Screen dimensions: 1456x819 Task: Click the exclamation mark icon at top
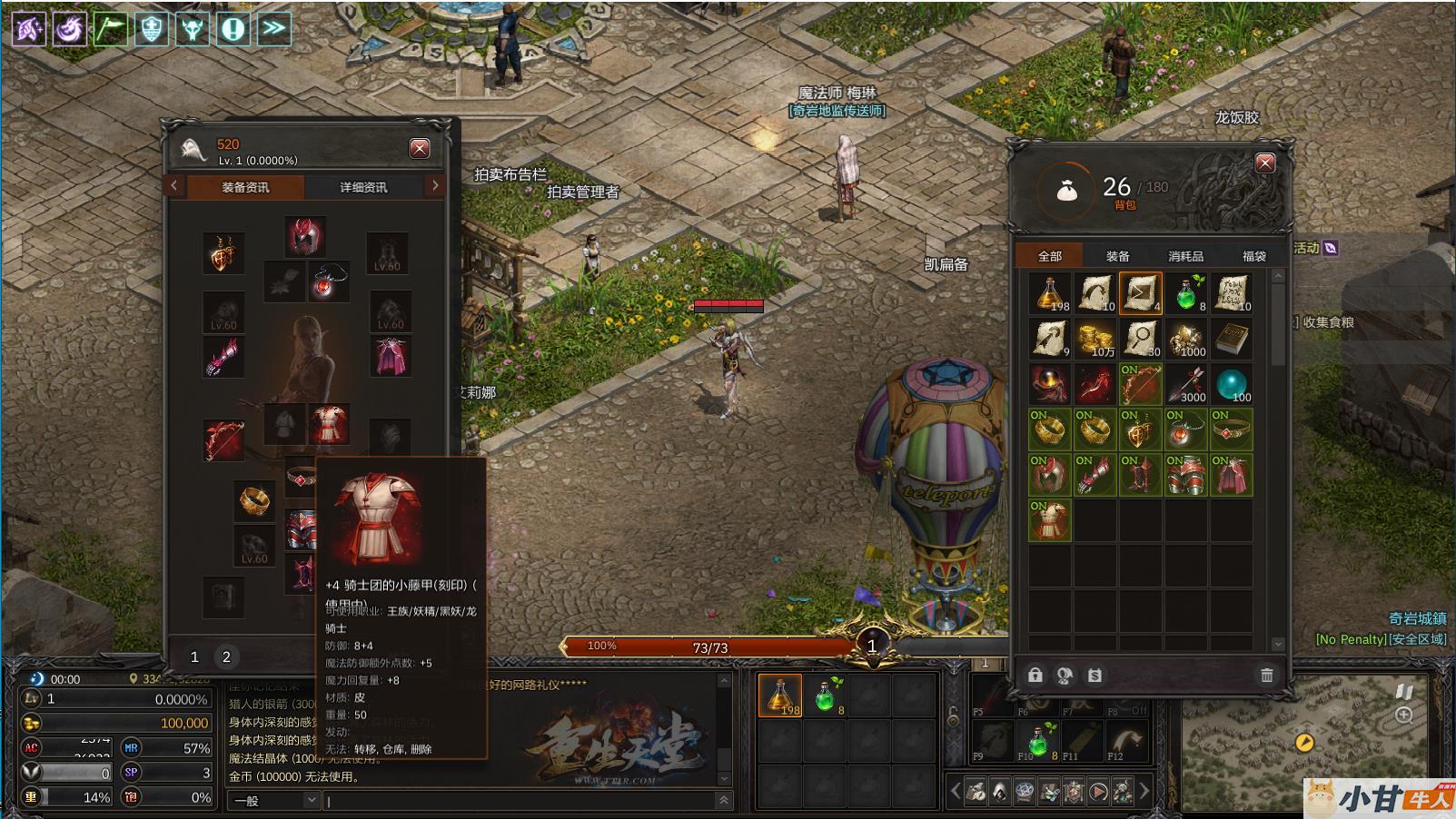click(233, 28)
